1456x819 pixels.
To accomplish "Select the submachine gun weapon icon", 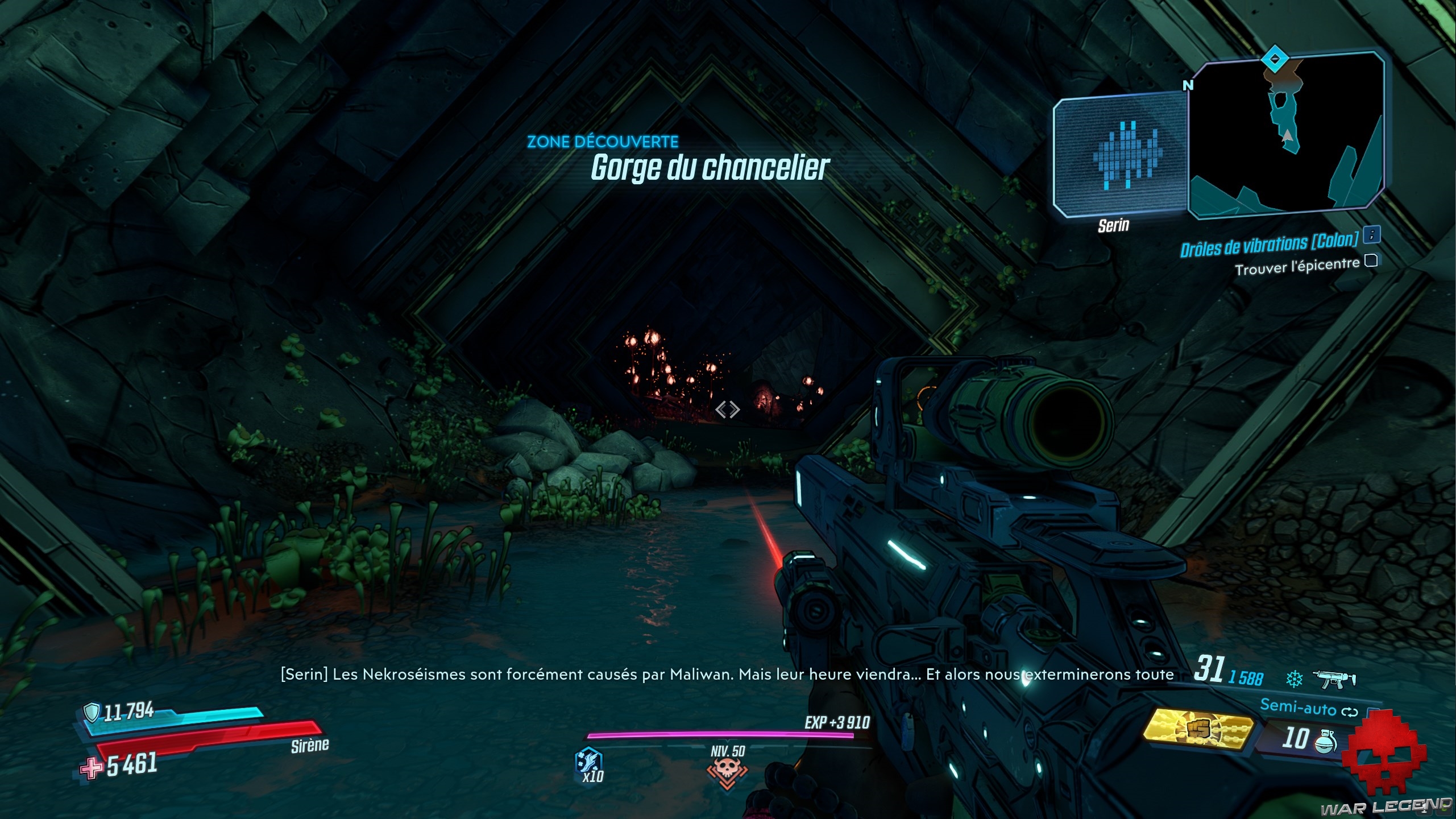I will pos(1334,677).
